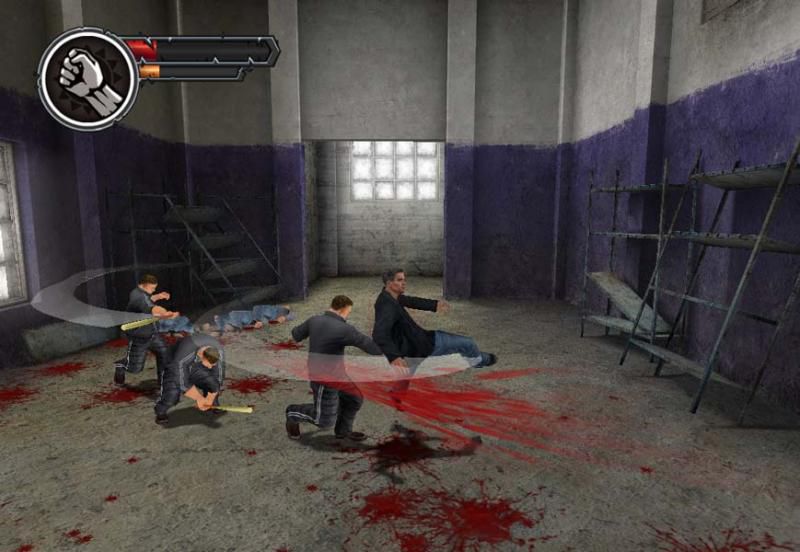Click the fist weapon icon
This screenshot has width=800, height=552.
point(87,77)
